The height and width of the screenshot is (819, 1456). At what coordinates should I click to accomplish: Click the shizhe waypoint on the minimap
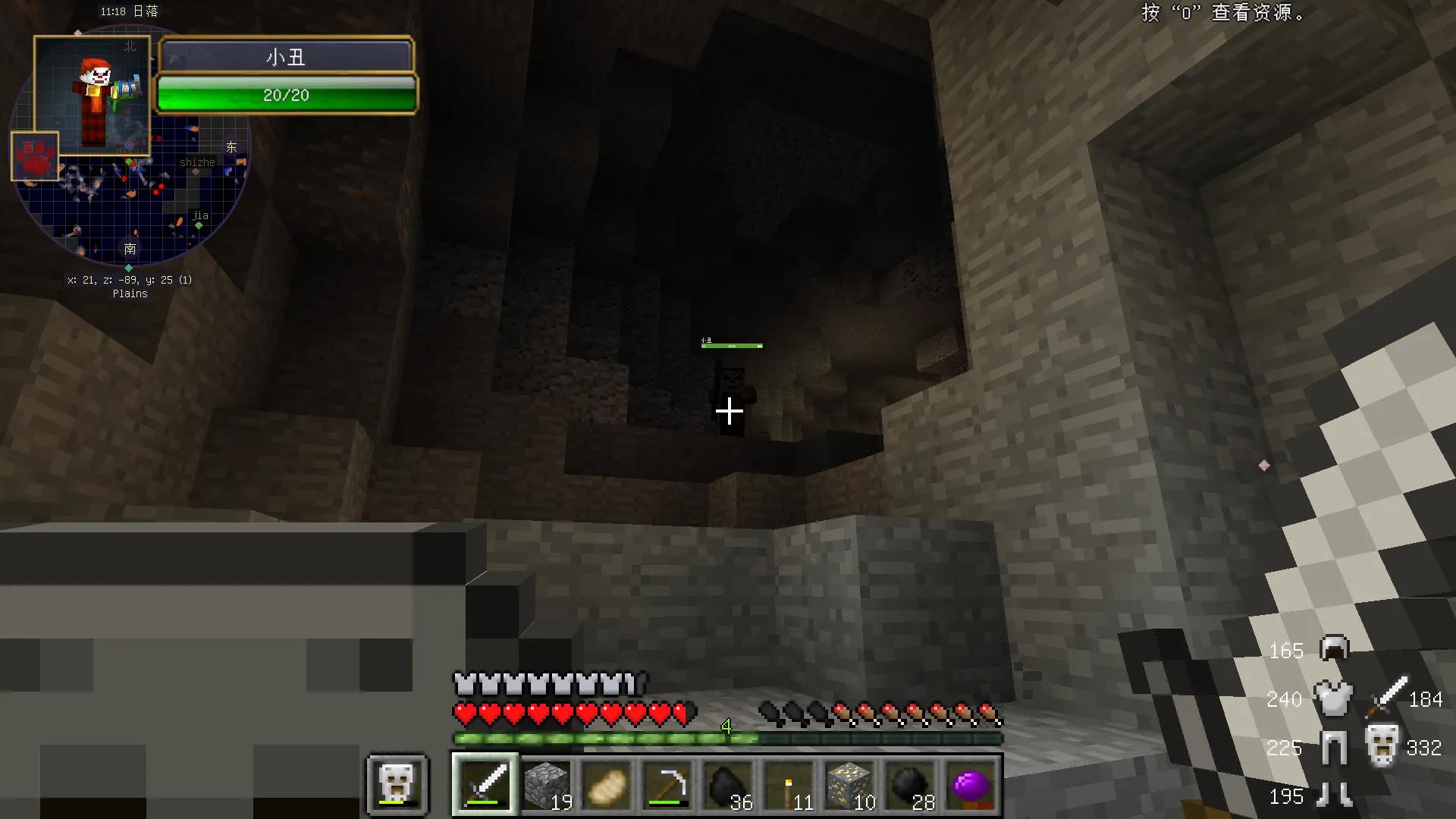pyautogui.click(x=196, y=172)
